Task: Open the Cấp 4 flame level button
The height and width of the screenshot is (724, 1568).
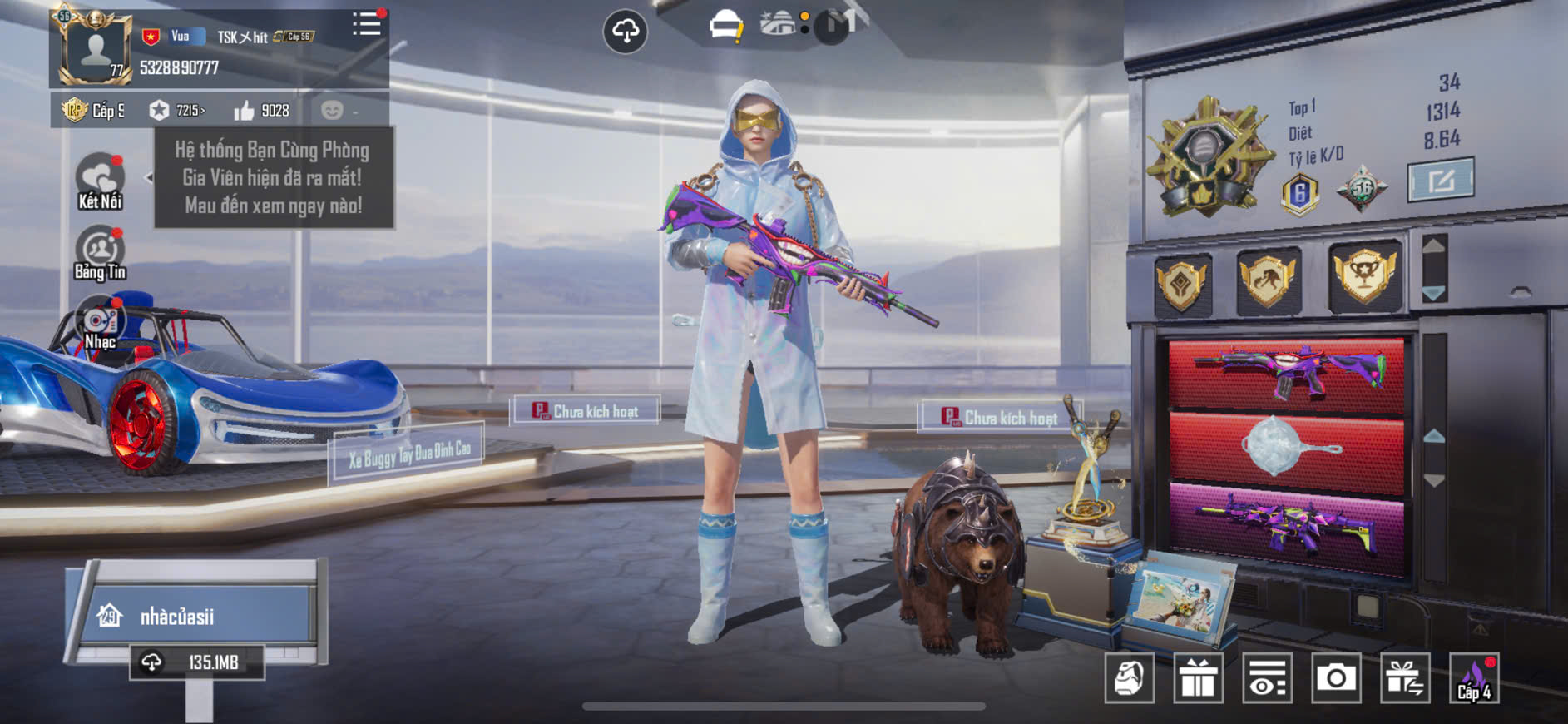Action: tap(1474, 678)
